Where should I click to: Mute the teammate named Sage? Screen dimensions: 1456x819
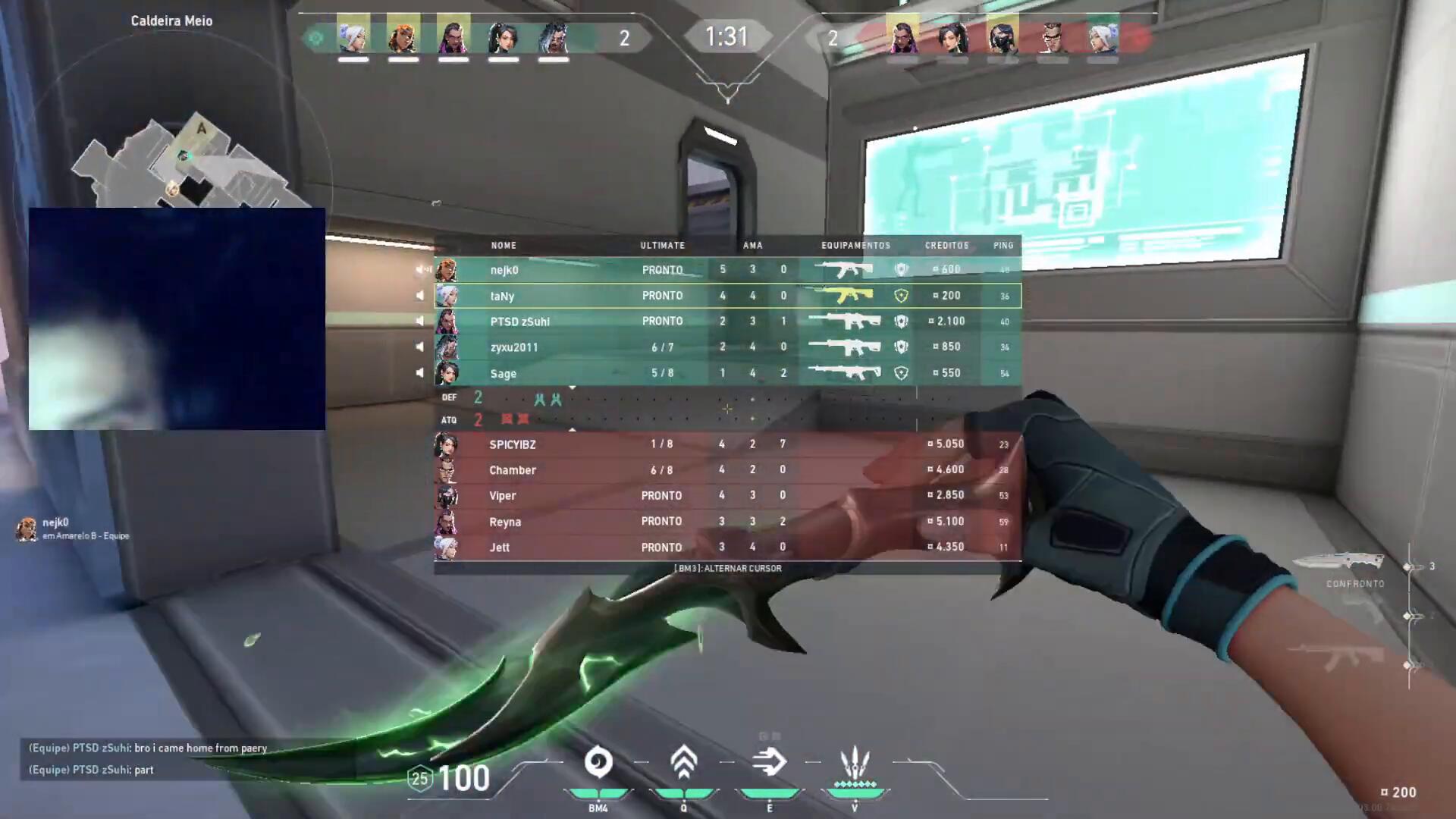[420, 372]
